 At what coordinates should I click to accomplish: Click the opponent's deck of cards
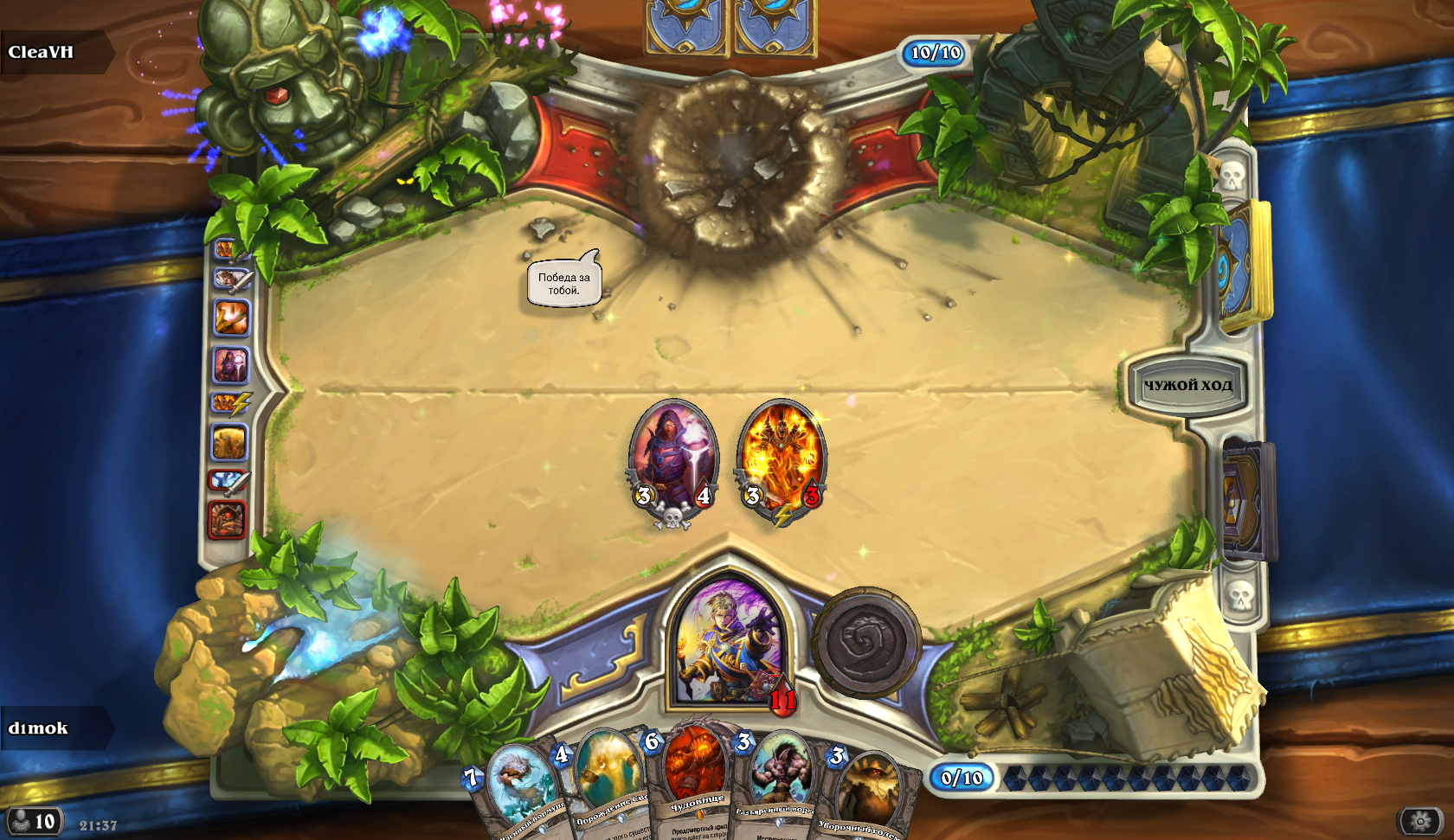coord(1245,264)
